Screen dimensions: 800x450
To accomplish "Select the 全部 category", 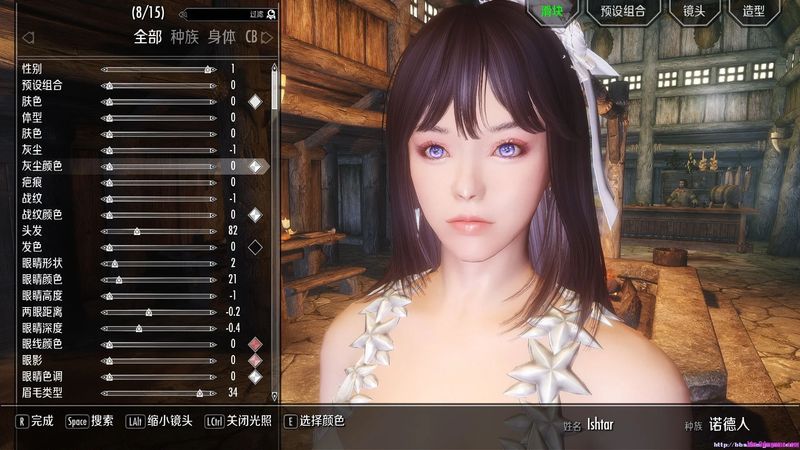I will pos(147,38).
